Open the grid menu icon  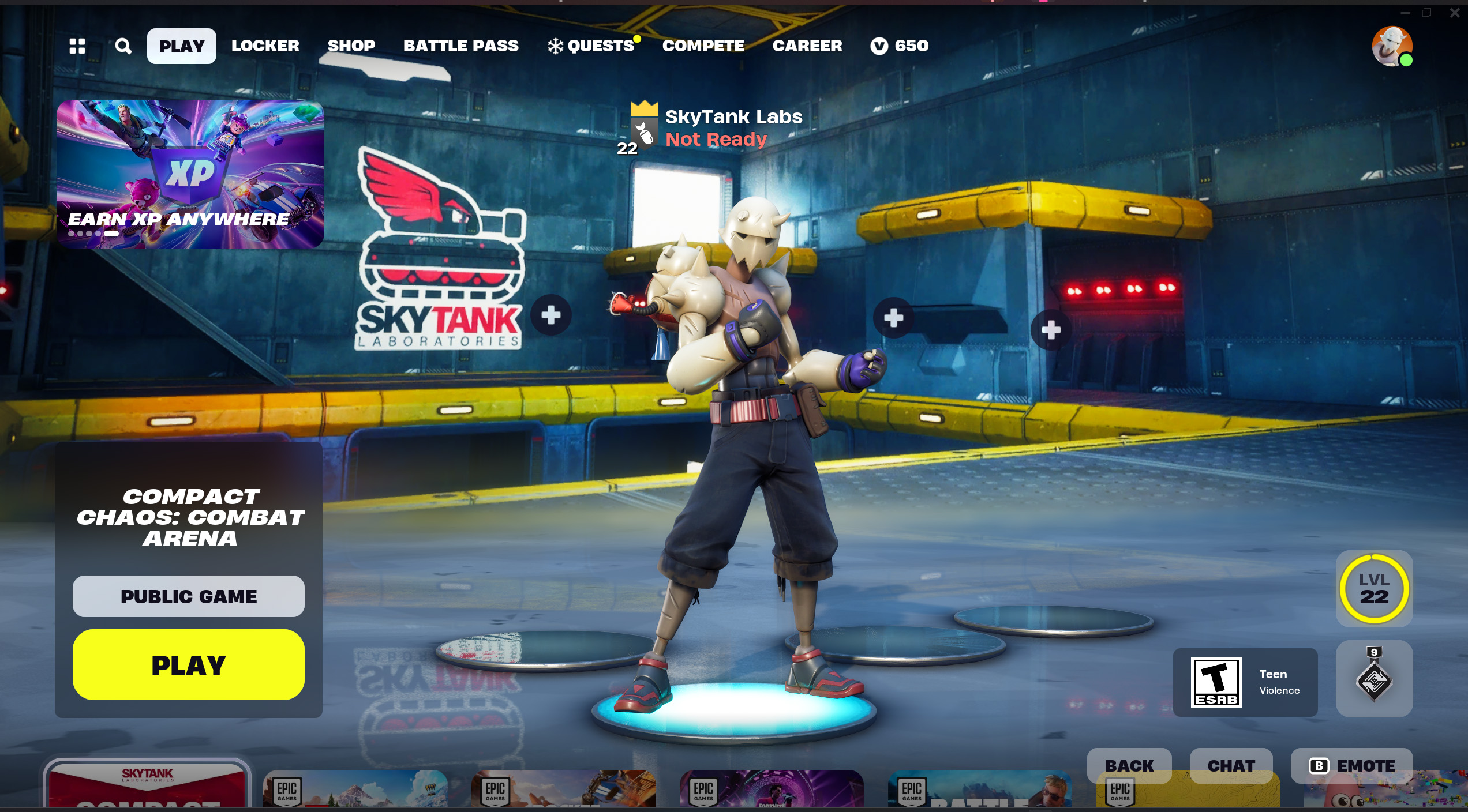pyautogui.click(x=77, y=46)
